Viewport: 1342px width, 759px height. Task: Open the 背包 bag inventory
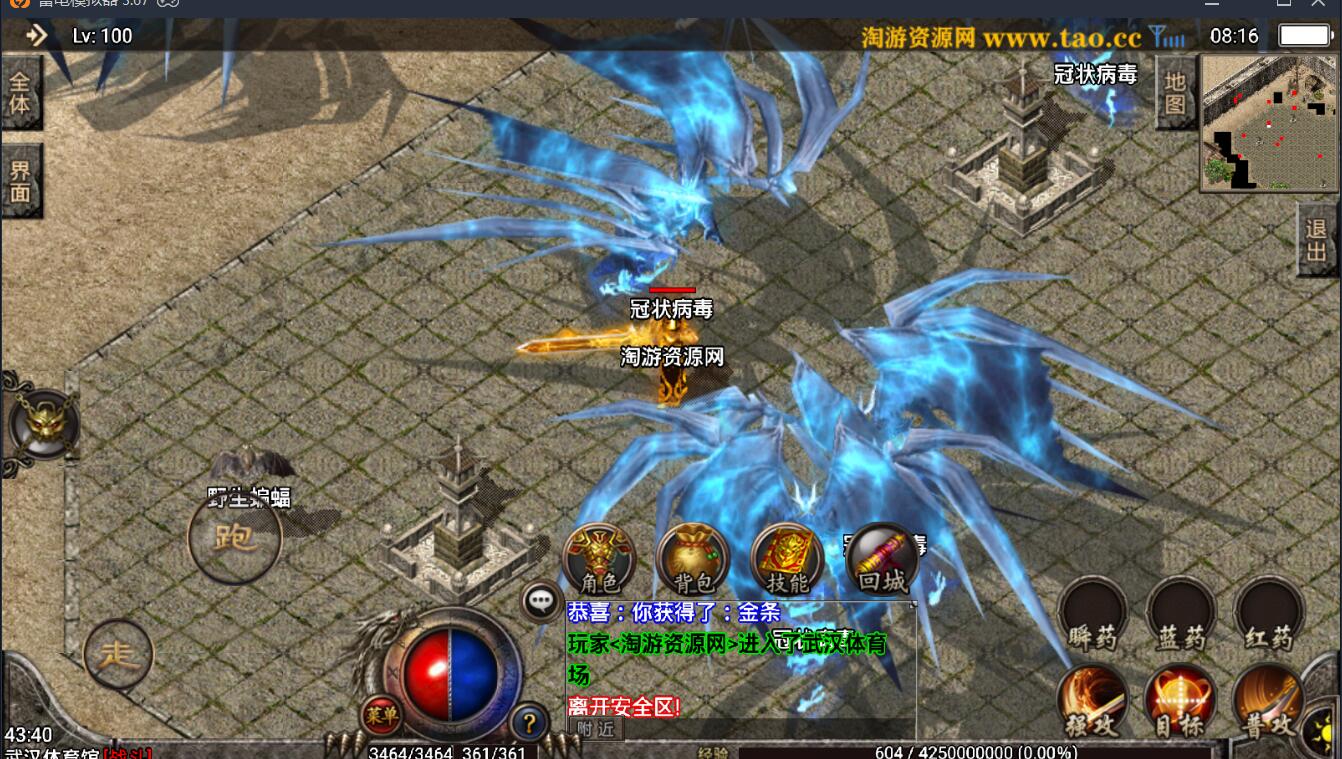[x=692, y=558]
